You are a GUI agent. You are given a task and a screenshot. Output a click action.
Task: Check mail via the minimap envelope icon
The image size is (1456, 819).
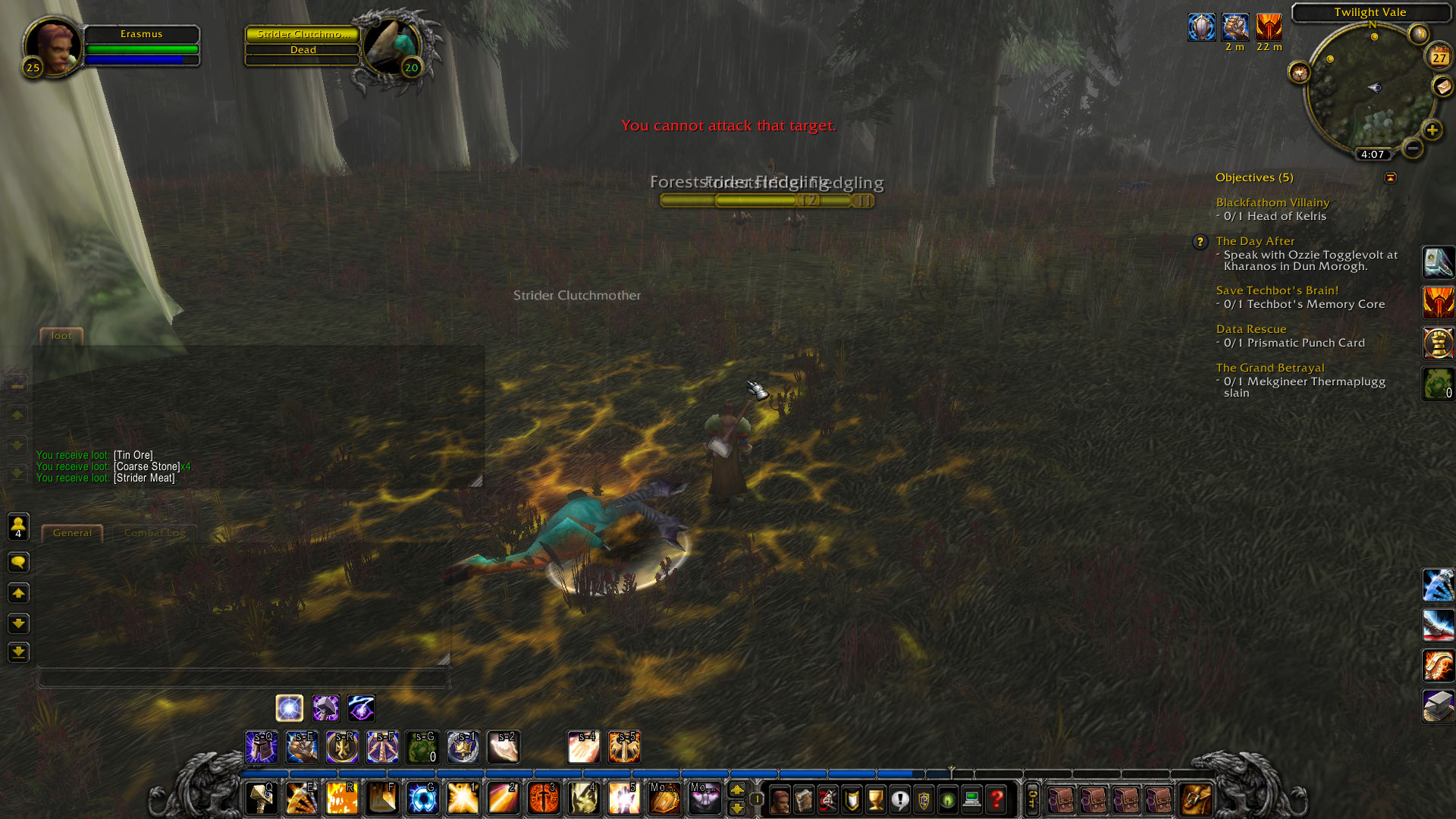pos(1442,86)
